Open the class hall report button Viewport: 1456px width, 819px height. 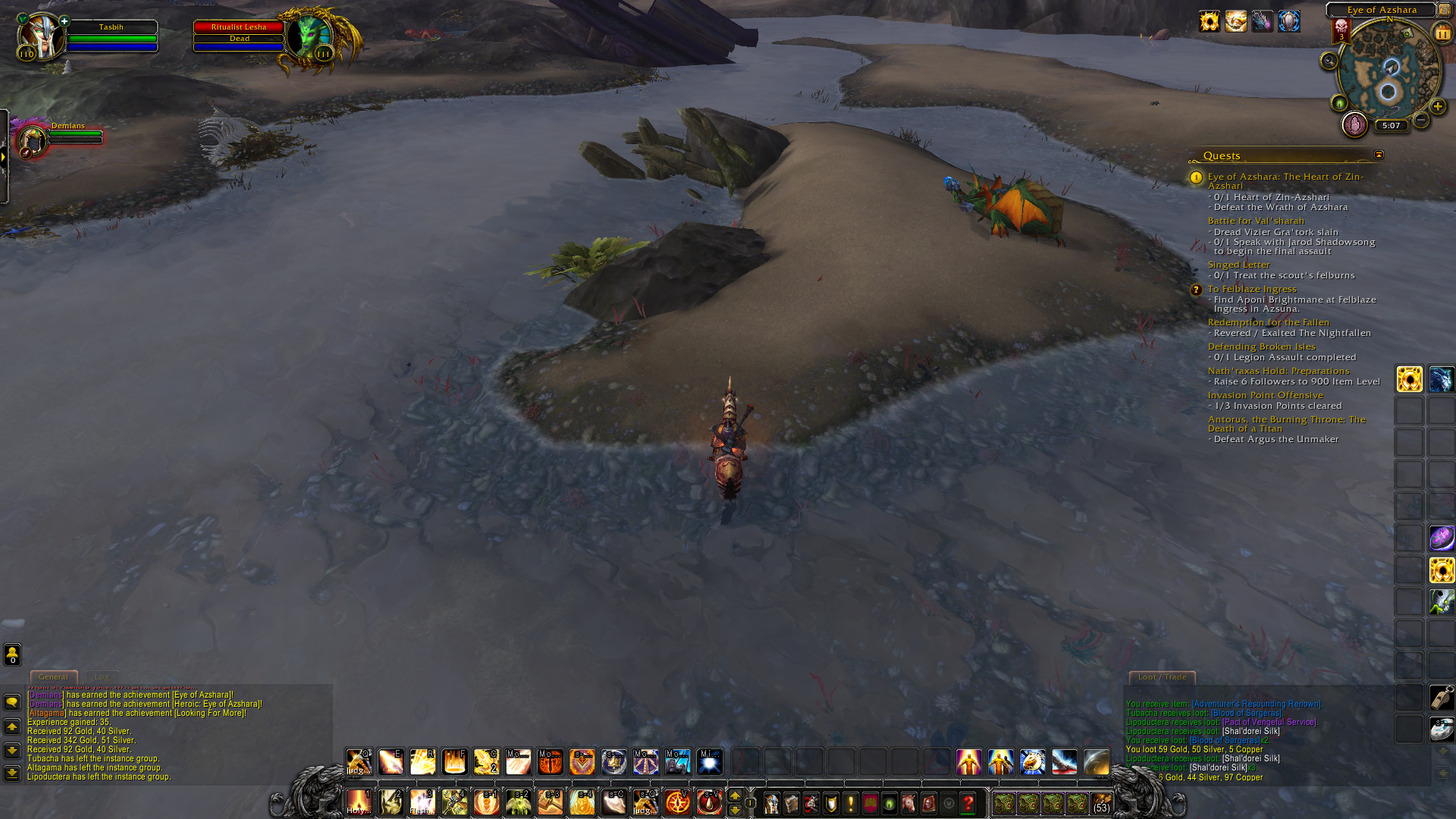click(1354, 125)
